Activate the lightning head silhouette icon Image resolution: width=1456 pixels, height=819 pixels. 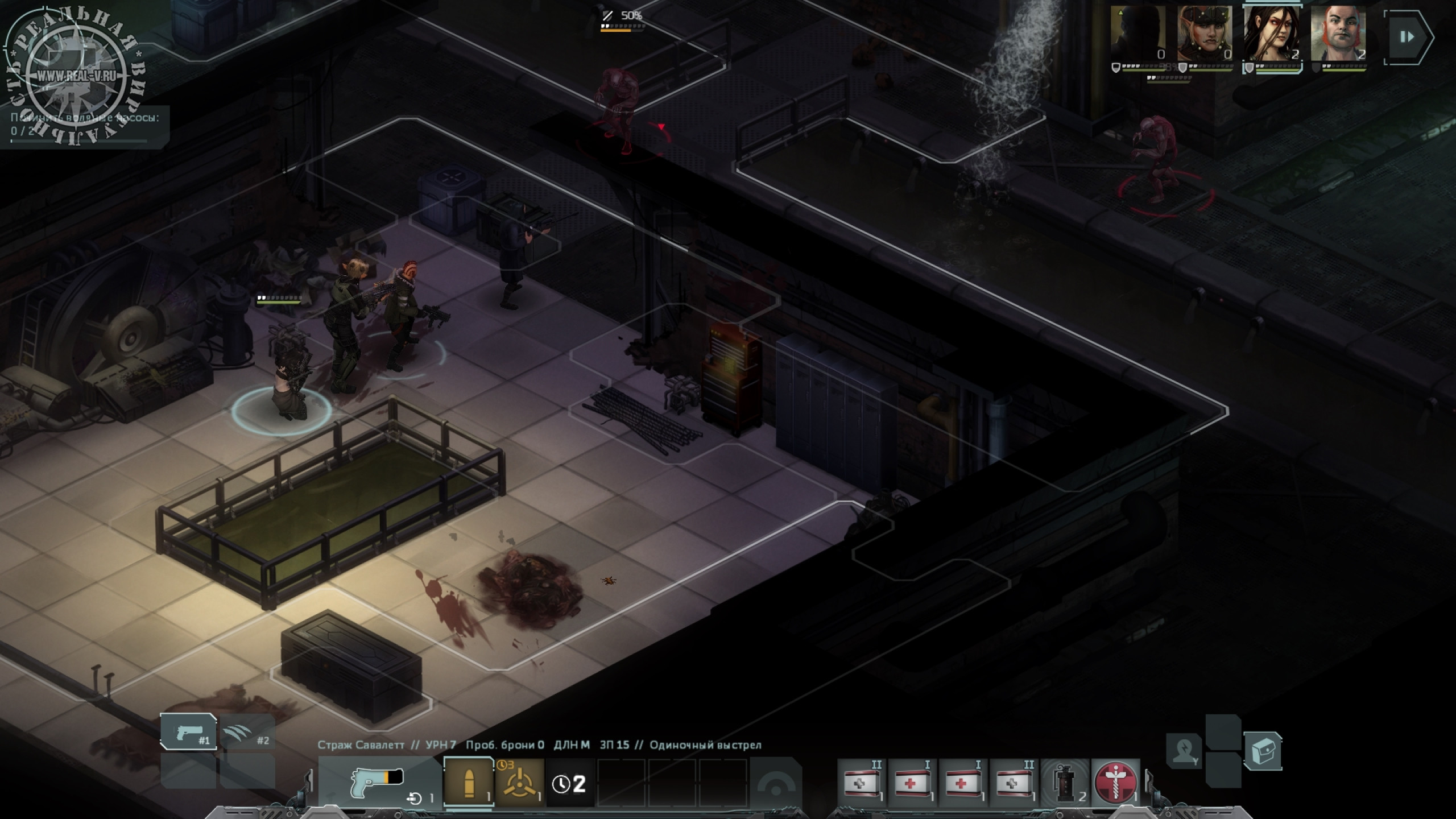pyautogui.click(x=1183, y=751)
